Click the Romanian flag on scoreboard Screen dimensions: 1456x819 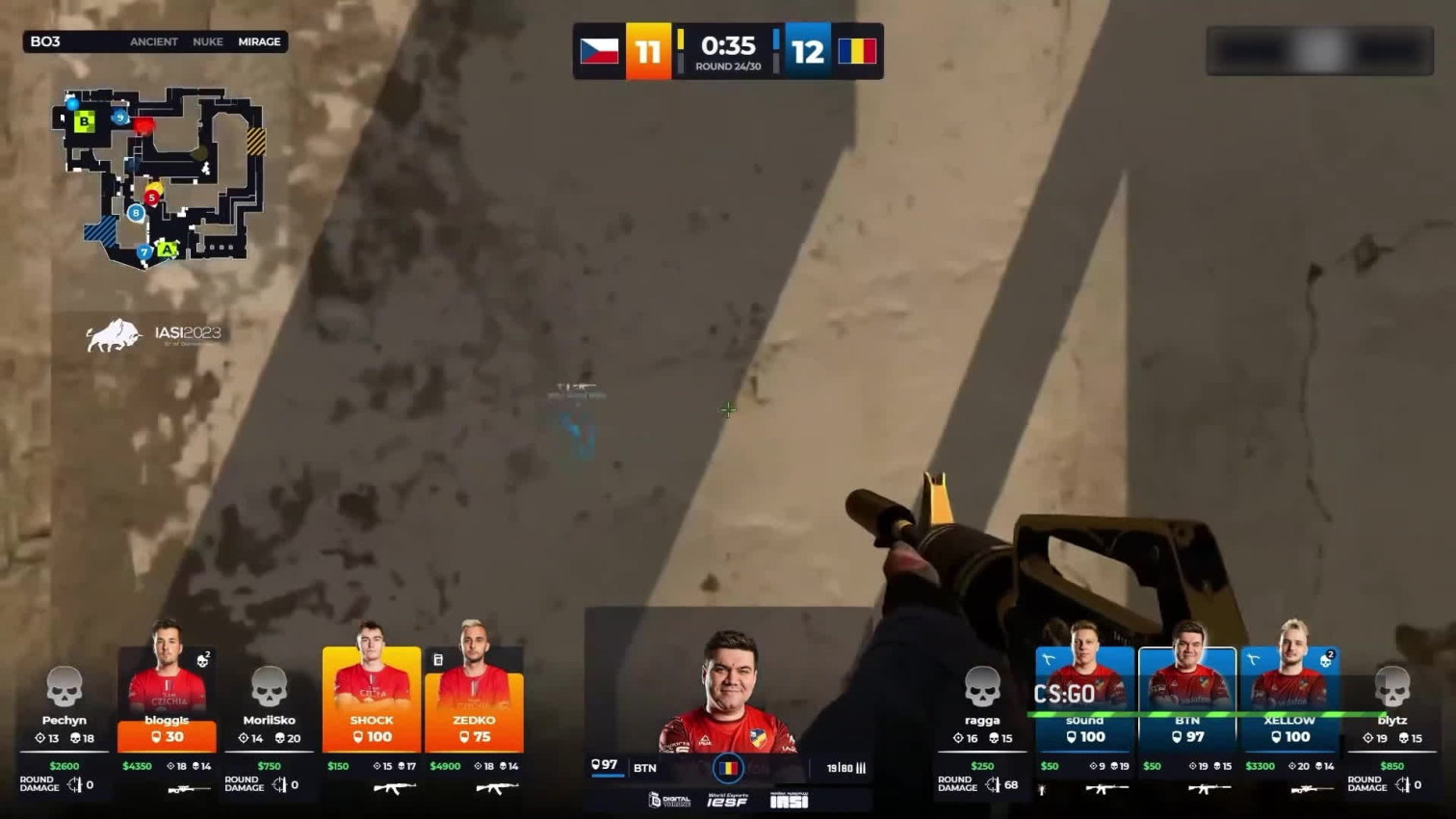point(857,50)
